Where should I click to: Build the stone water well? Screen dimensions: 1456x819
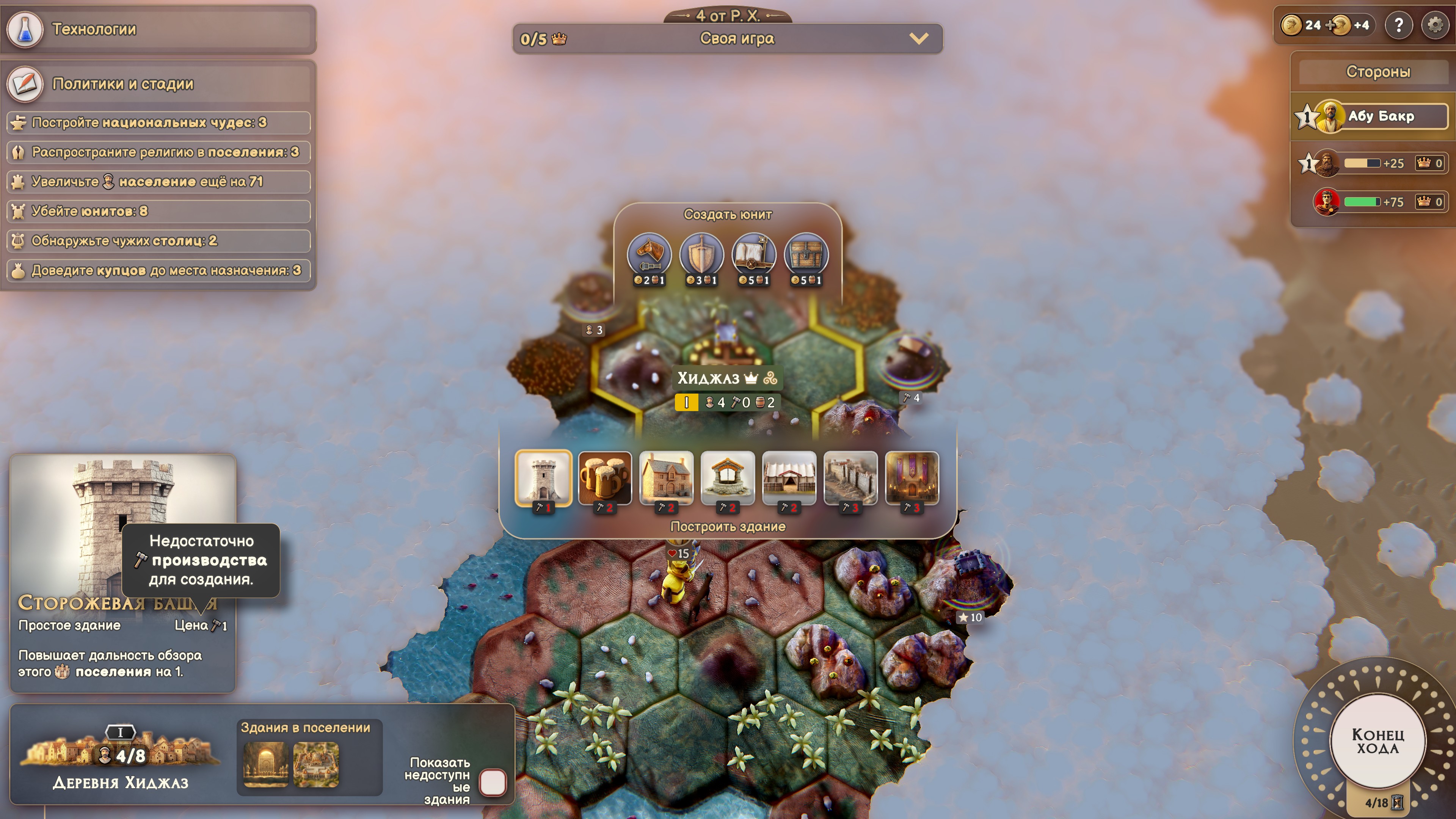click(728, 478)
